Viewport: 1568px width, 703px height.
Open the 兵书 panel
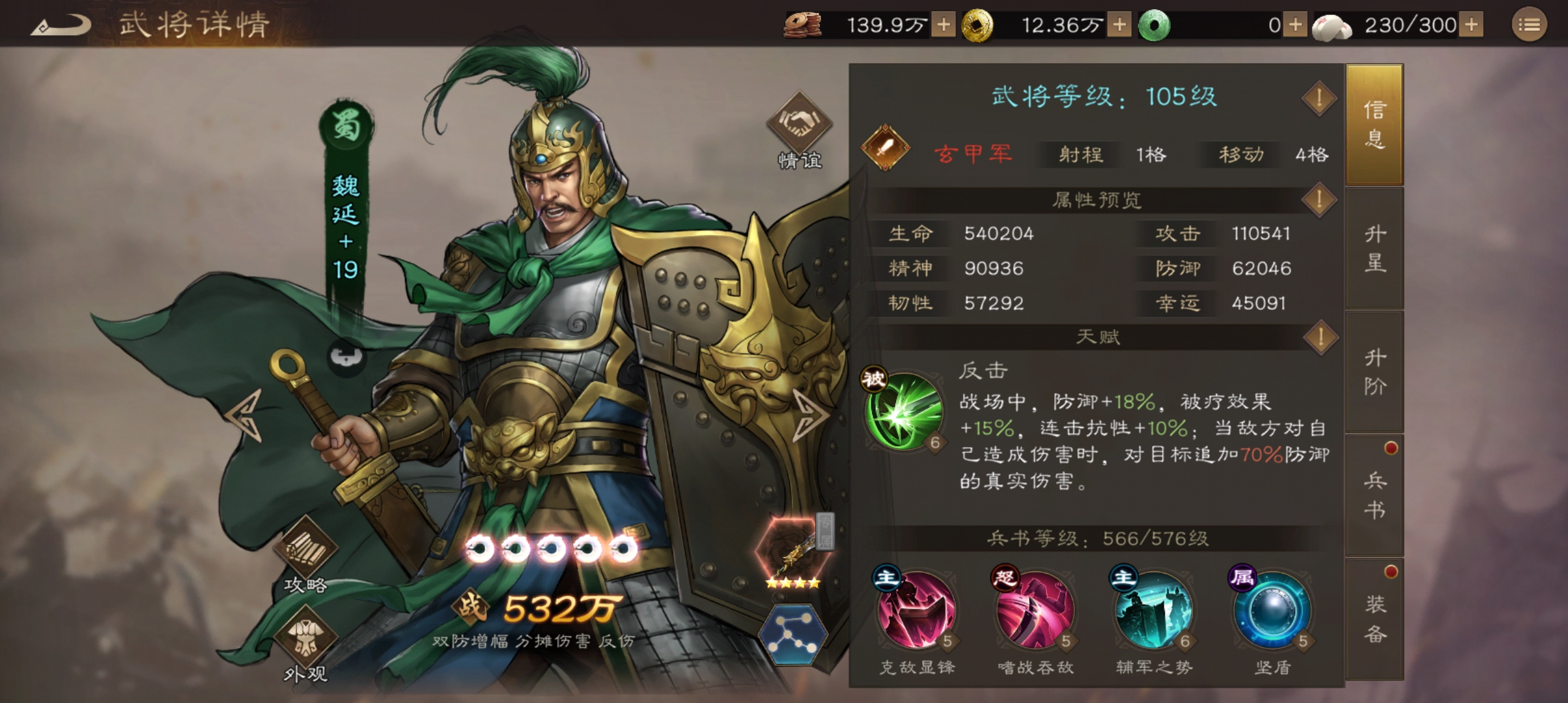[1375, 495]
